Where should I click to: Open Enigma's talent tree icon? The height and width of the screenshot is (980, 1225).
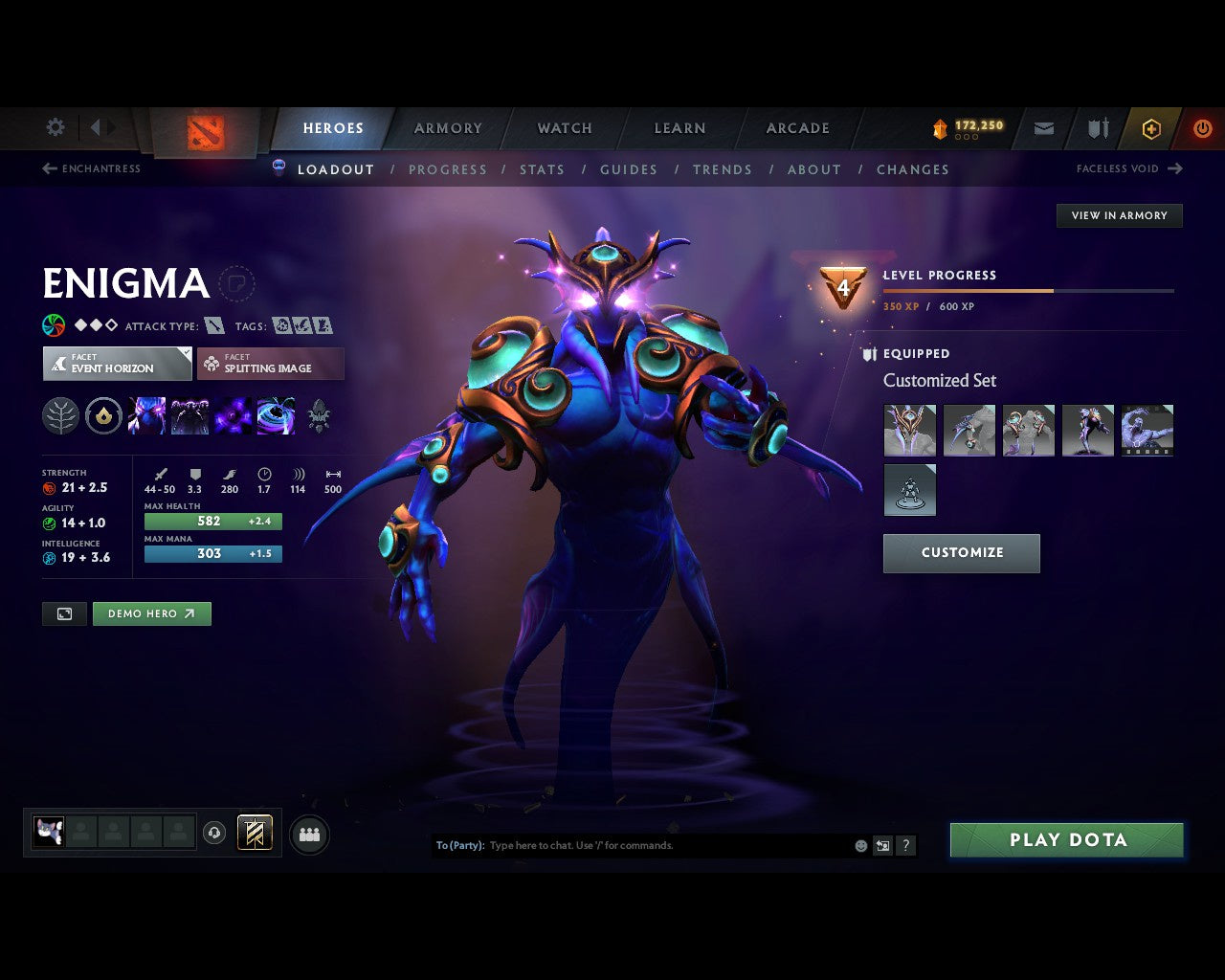click(x=60, y=415)
